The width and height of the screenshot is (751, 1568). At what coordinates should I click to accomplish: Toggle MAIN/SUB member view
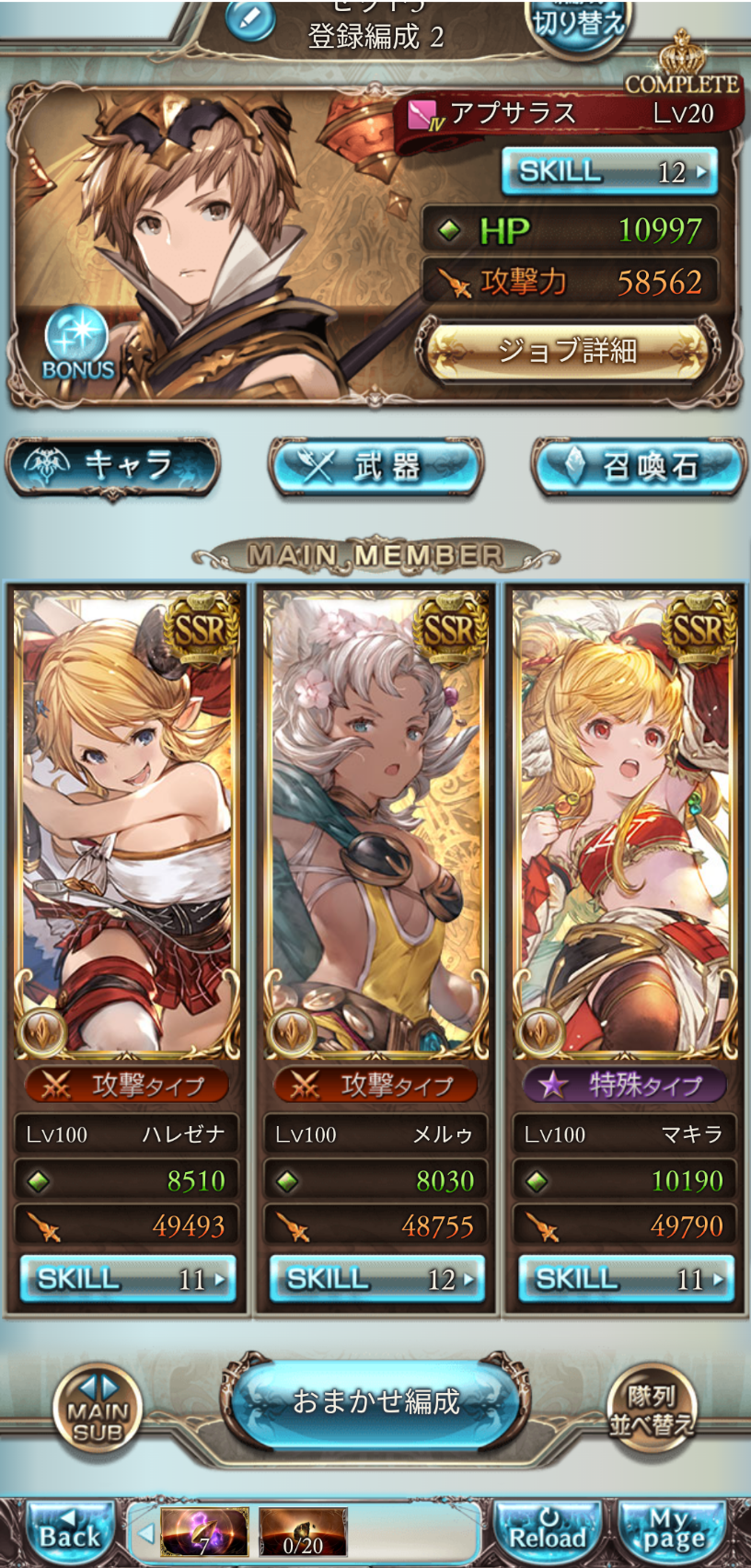pyautogui.click(x=98, y=1410)
